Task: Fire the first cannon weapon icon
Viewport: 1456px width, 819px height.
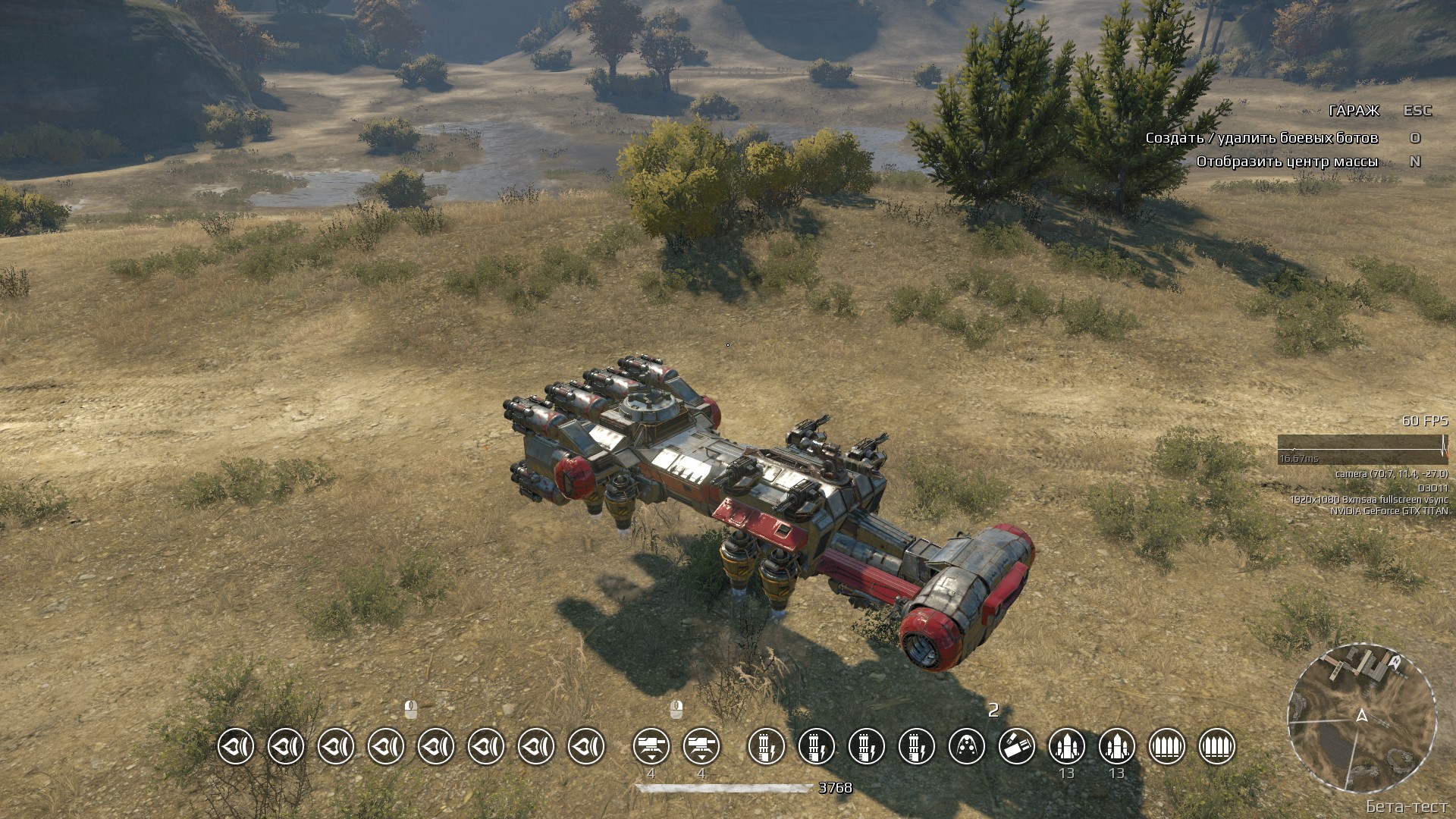Action: (x=650, y=747)
